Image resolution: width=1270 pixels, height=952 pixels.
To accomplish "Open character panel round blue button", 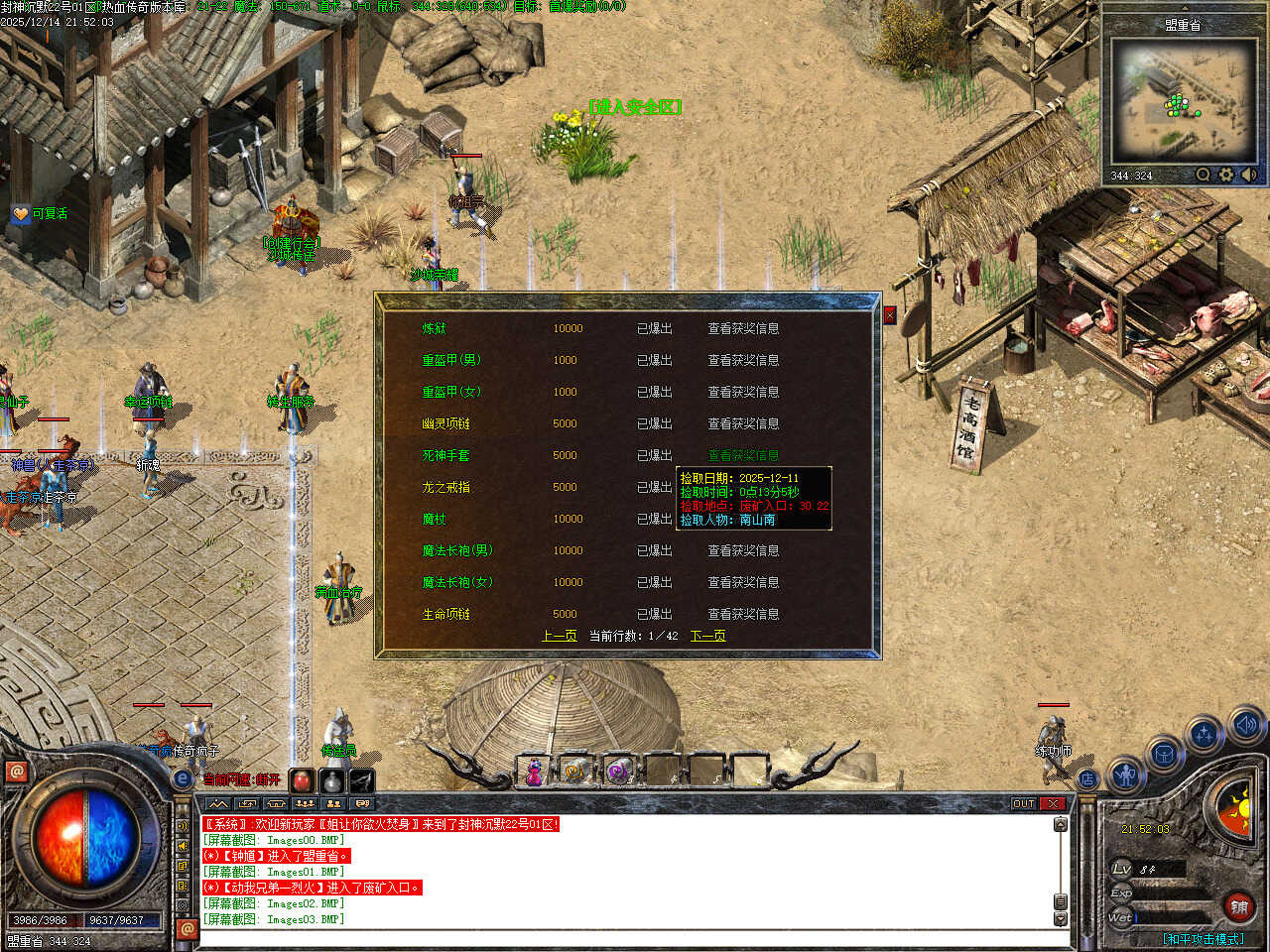I will click(1125, 774).
